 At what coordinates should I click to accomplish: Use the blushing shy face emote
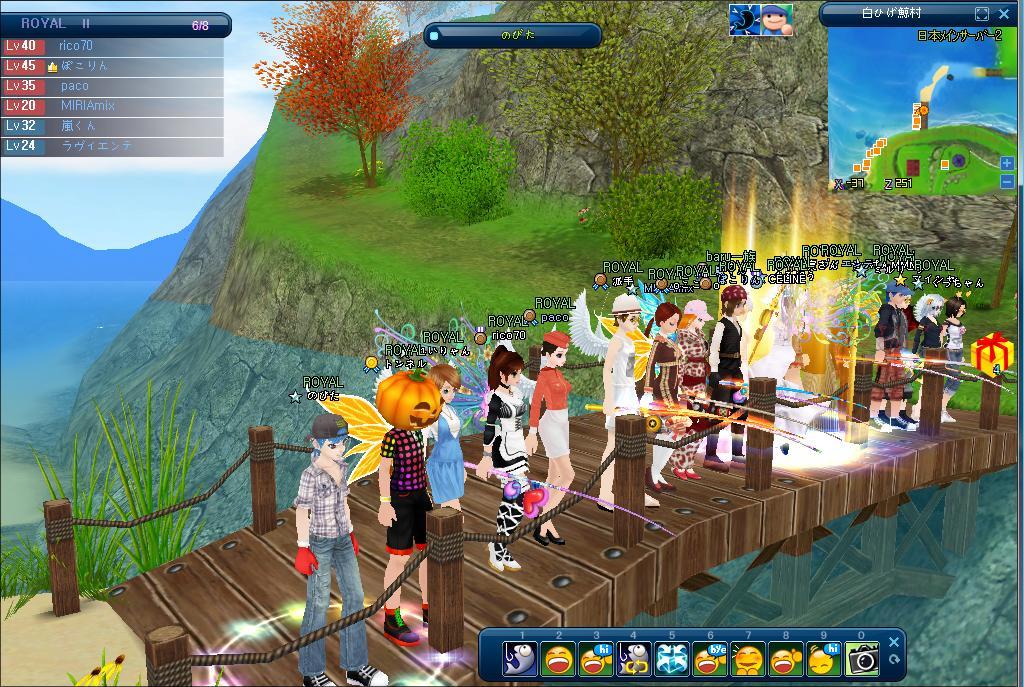(x=748, y=659)
